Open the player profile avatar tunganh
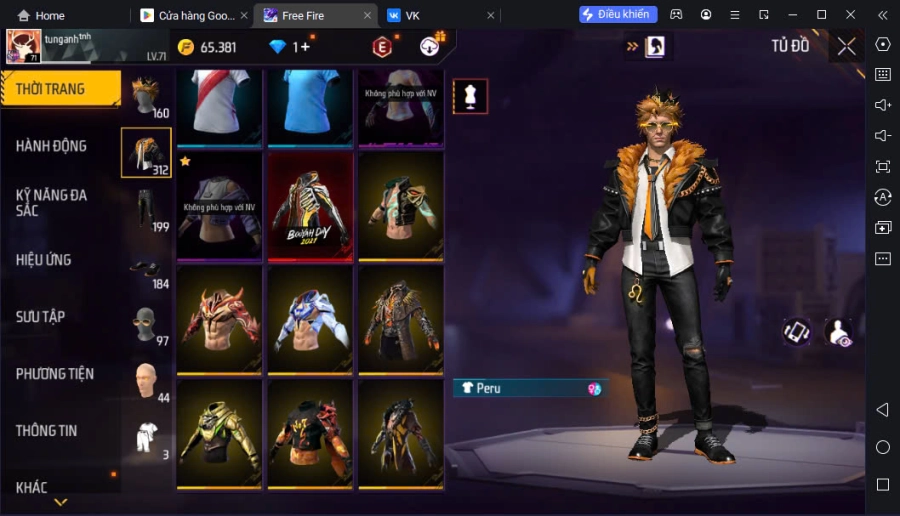 point(24,46)
